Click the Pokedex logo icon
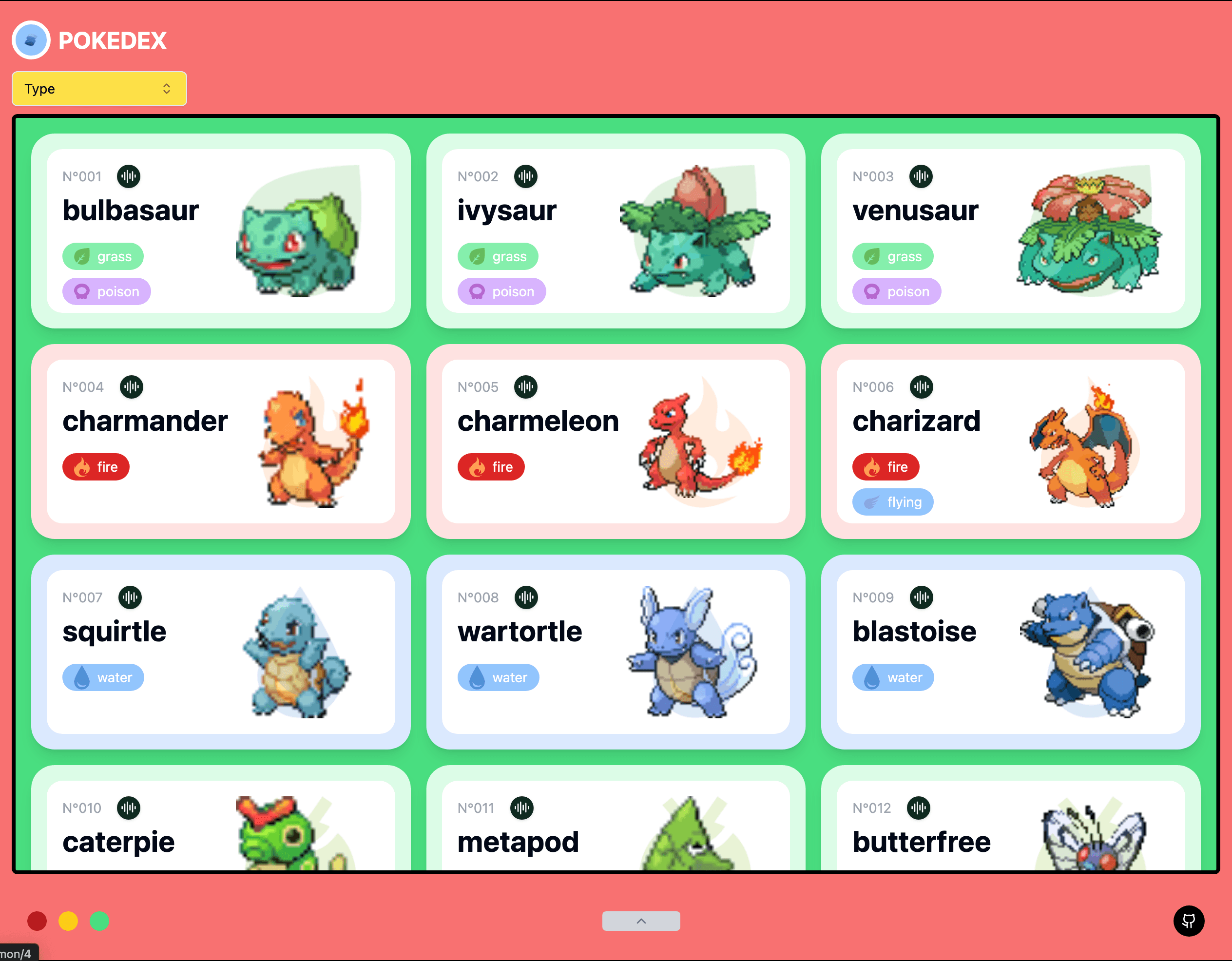The width and height of the screenshot is (1232, 961). 32,40
